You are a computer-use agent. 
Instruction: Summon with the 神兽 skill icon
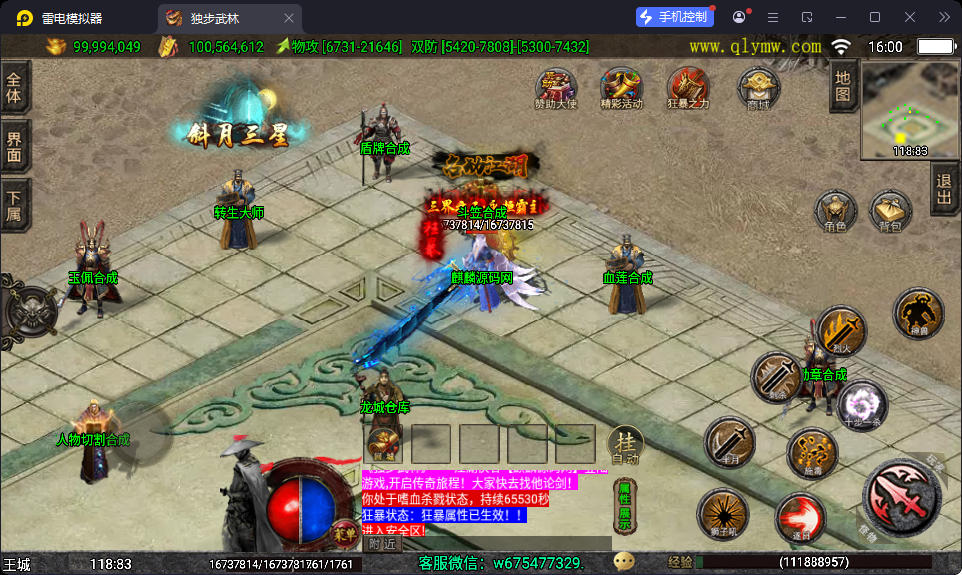[918, 314]
